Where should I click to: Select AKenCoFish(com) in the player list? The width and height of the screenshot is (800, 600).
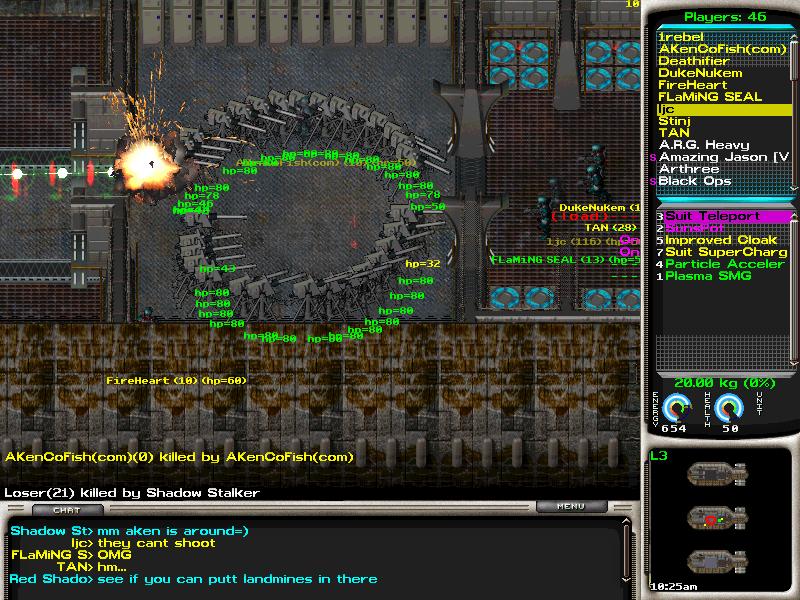pyautogui.click(x=708, y=49)
